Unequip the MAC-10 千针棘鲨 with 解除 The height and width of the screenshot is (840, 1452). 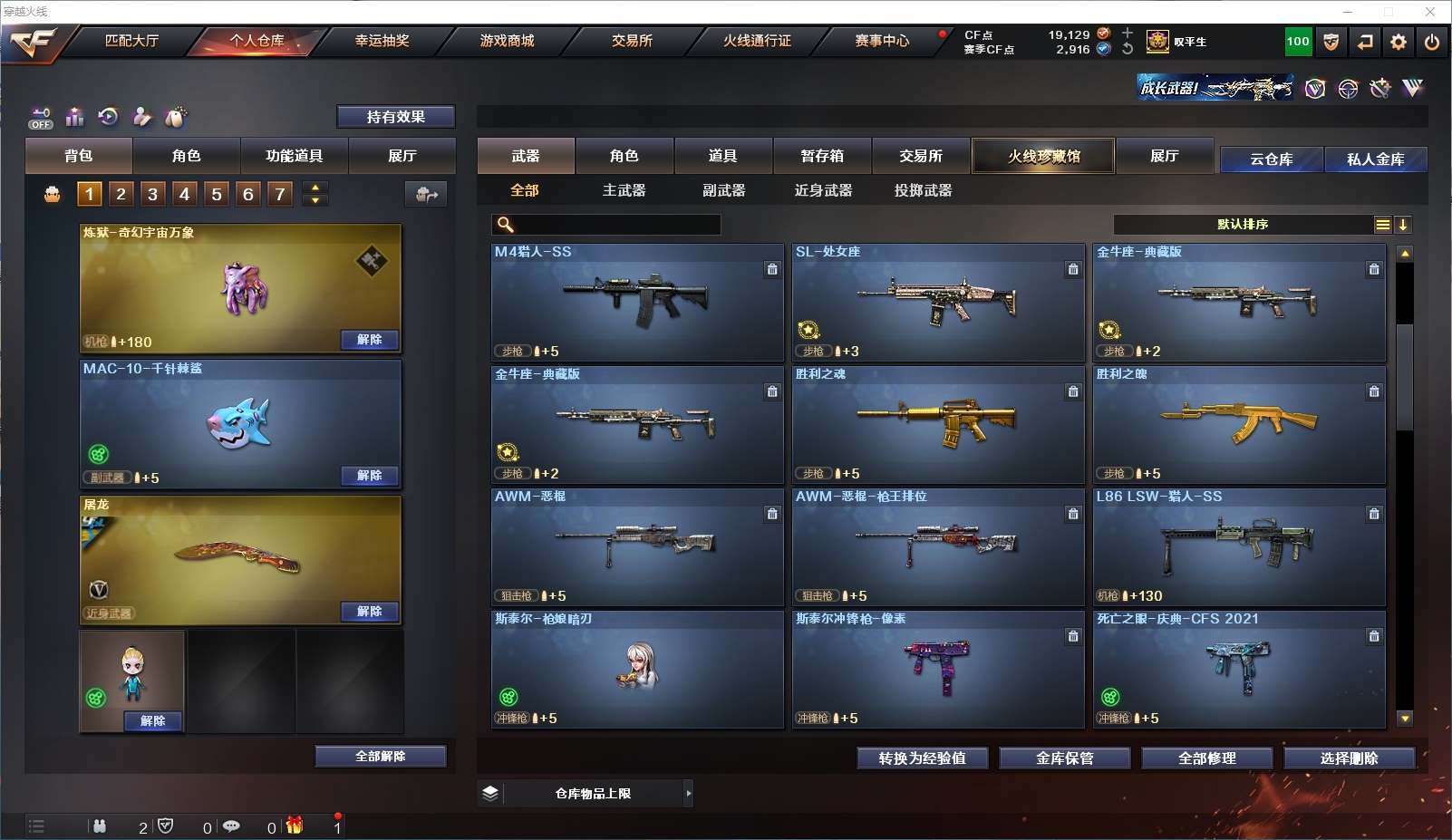[369, 476]
